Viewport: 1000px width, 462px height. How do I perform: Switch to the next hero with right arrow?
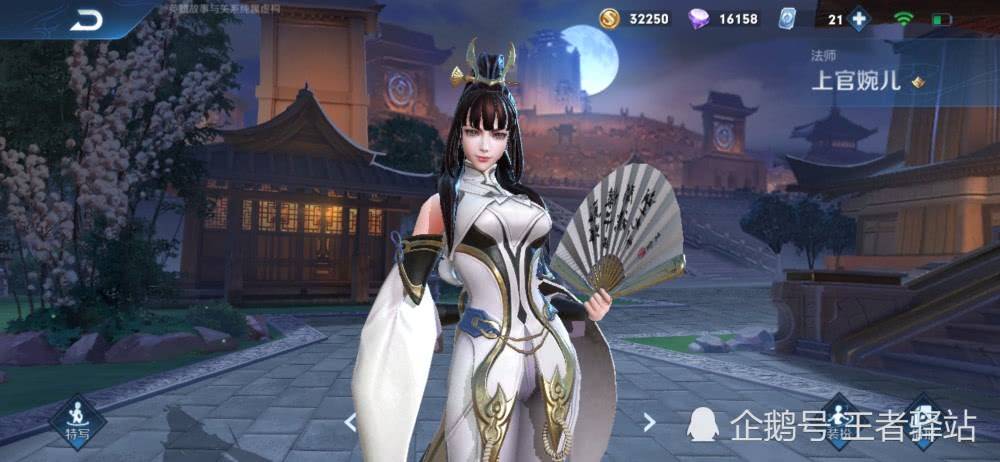[649, 422]
